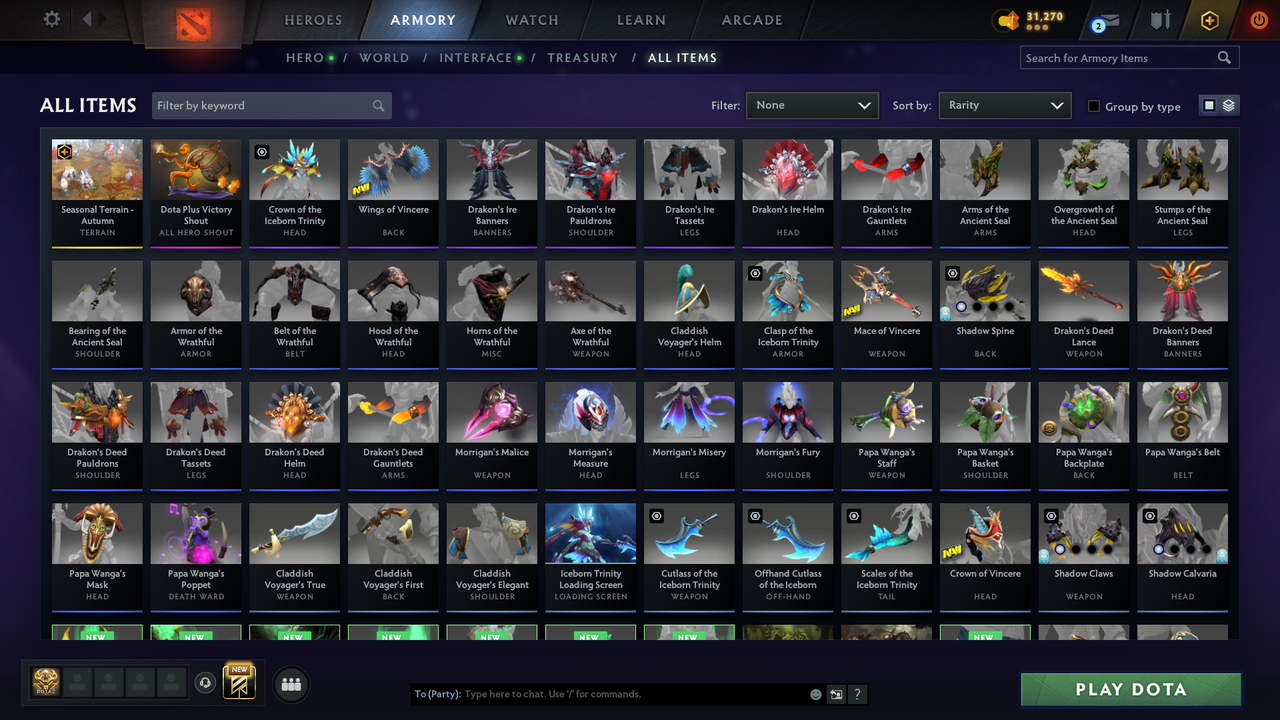Open Dota Plus with the gold hexagon icon
Screen dimensions: 1280x720
(x=1208, y=19)
